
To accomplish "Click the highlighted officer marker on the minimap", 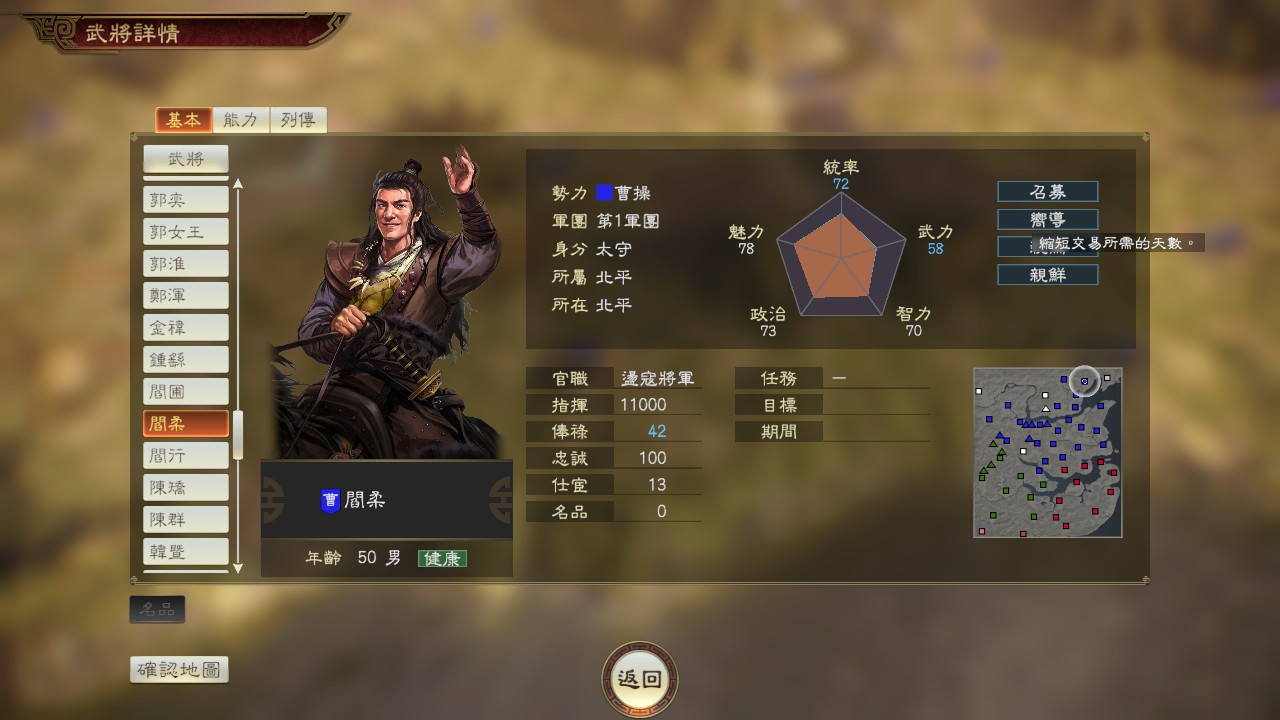I will coord(1083,382).
